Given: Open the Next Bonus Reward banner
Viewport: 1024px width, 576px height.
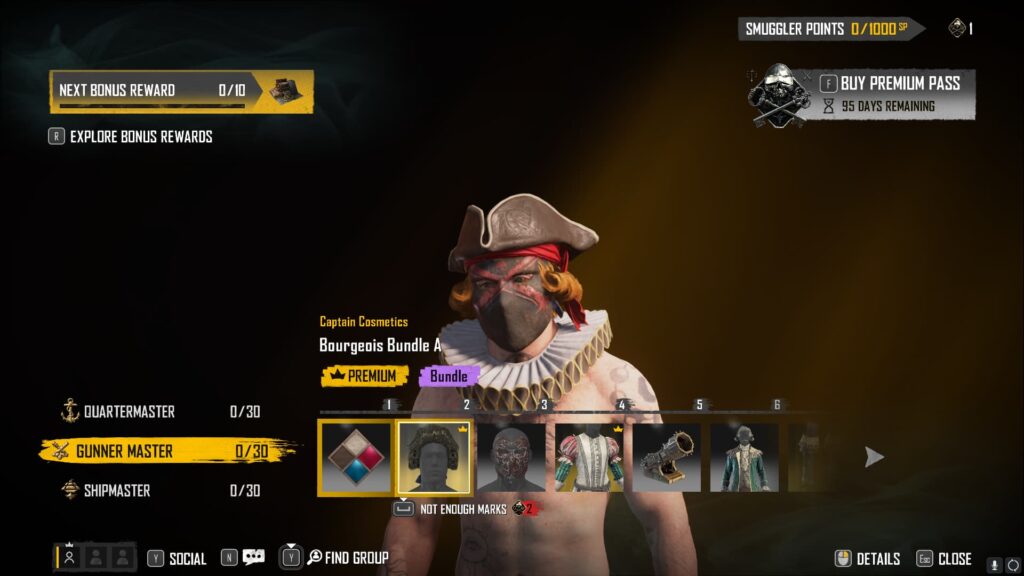Looking at the screenshot, I should pos(181,91).
